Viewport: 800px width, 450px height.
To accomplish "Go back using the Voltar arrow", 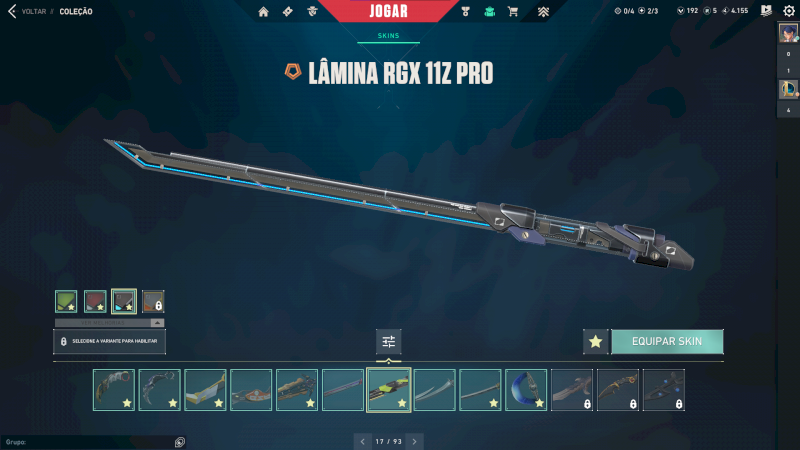I will pyautogui.click(x=11, y=12).
